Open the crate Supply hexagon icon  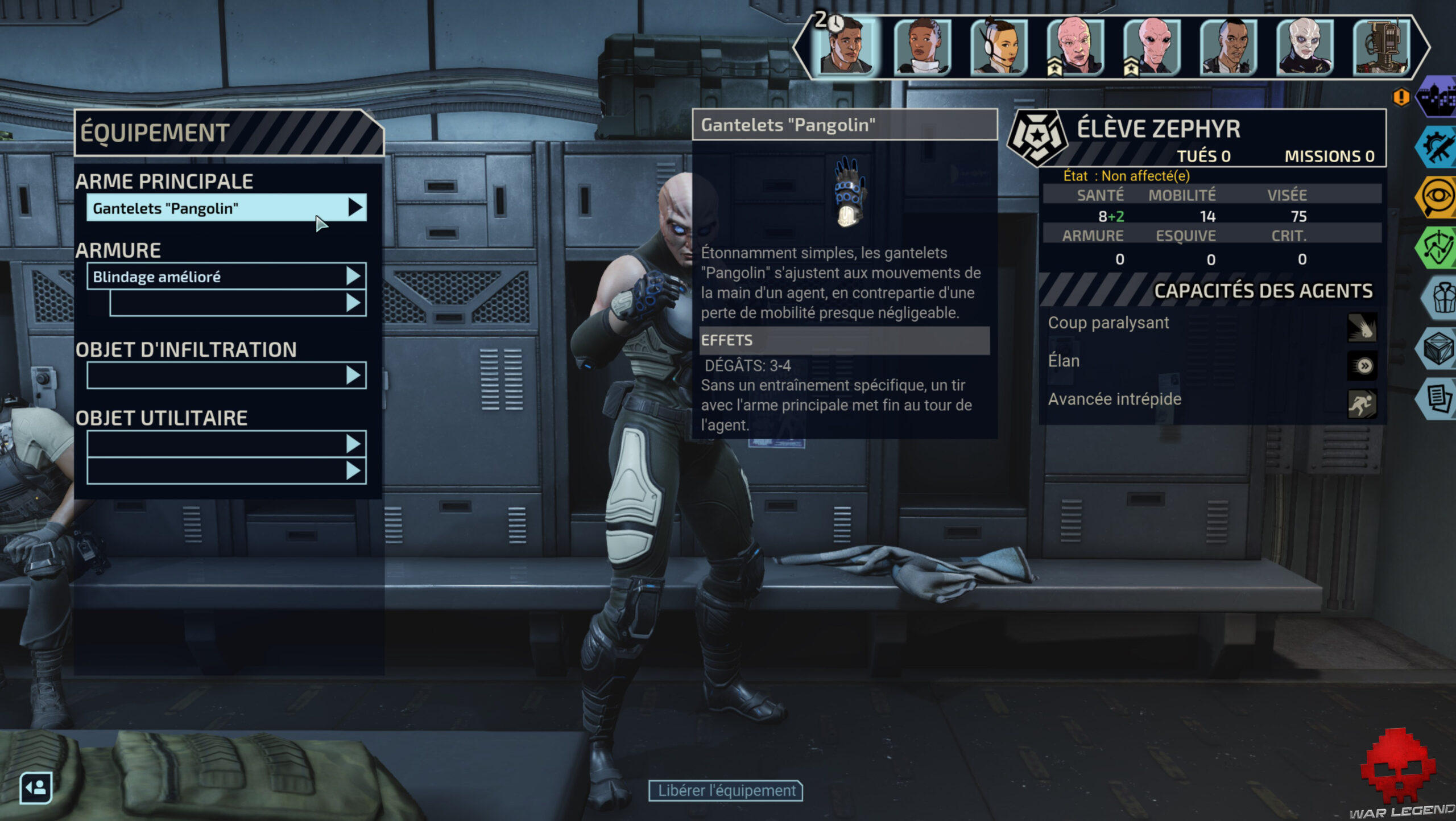tap(1438, 348)
